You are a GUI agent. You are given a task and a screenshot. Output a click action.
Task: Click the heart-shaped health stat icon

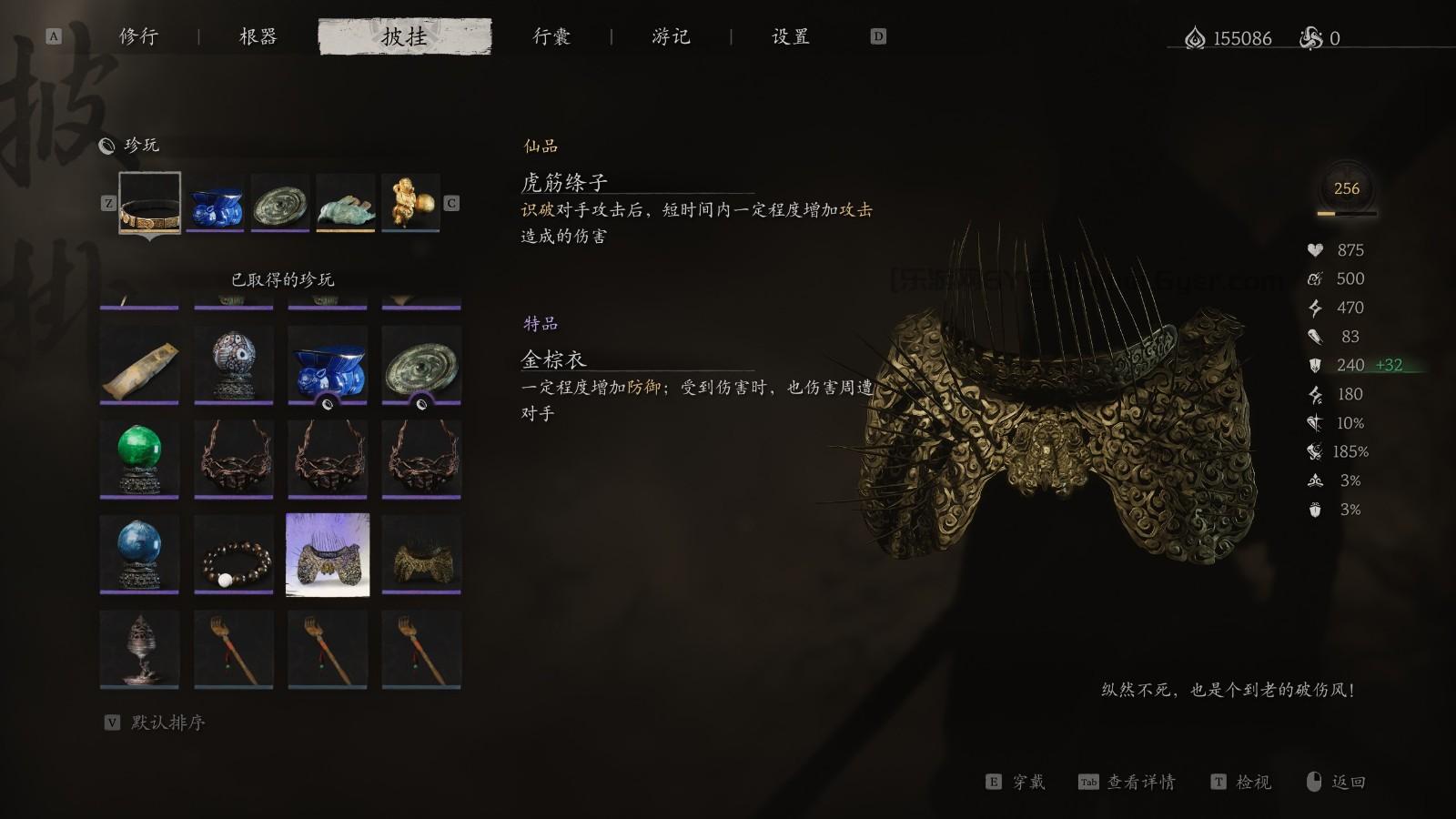[1316, 250]
